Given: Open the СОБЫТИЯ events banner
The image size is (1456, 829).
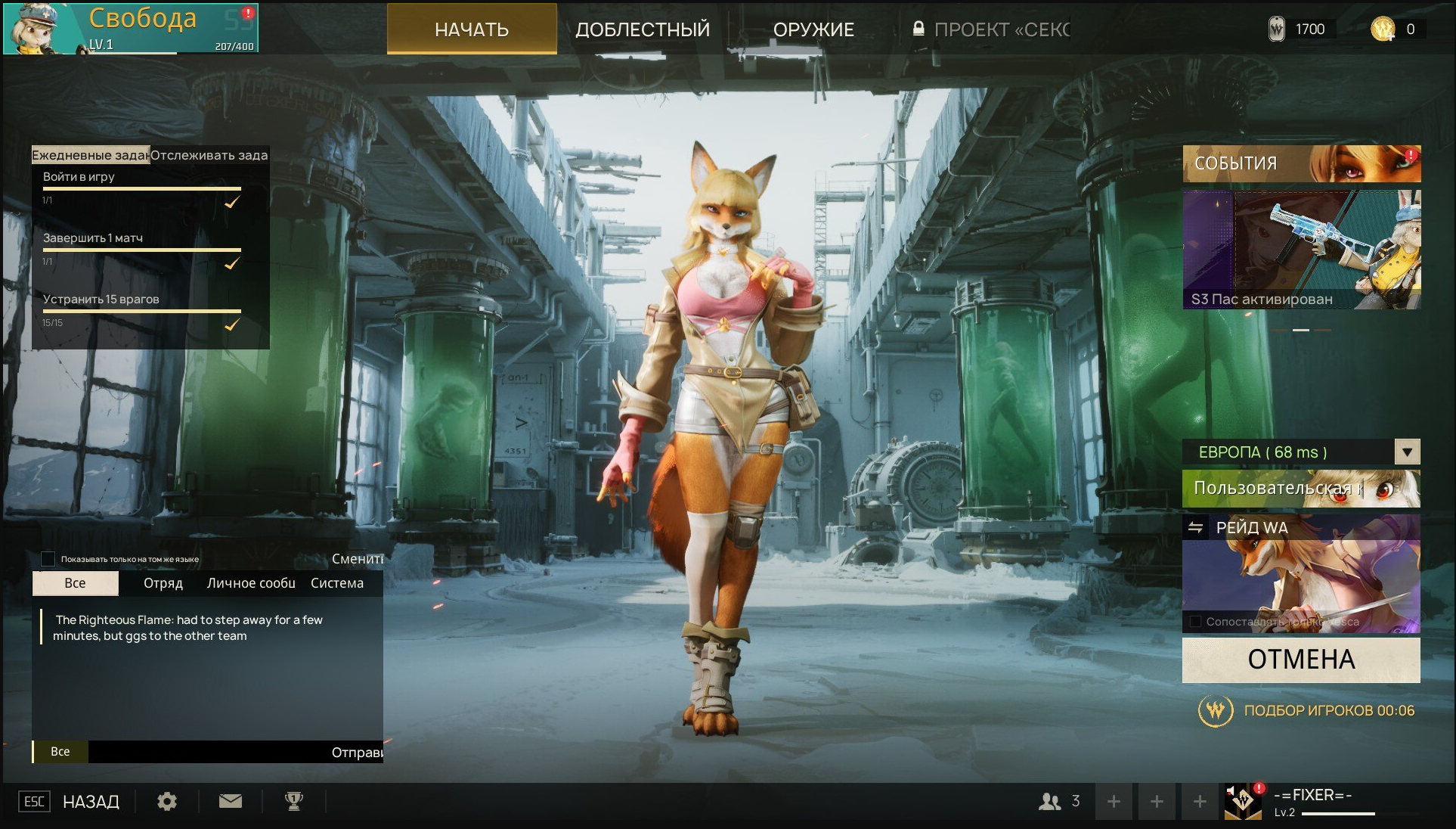Looking at the screenshot, I should (1301, 163).
